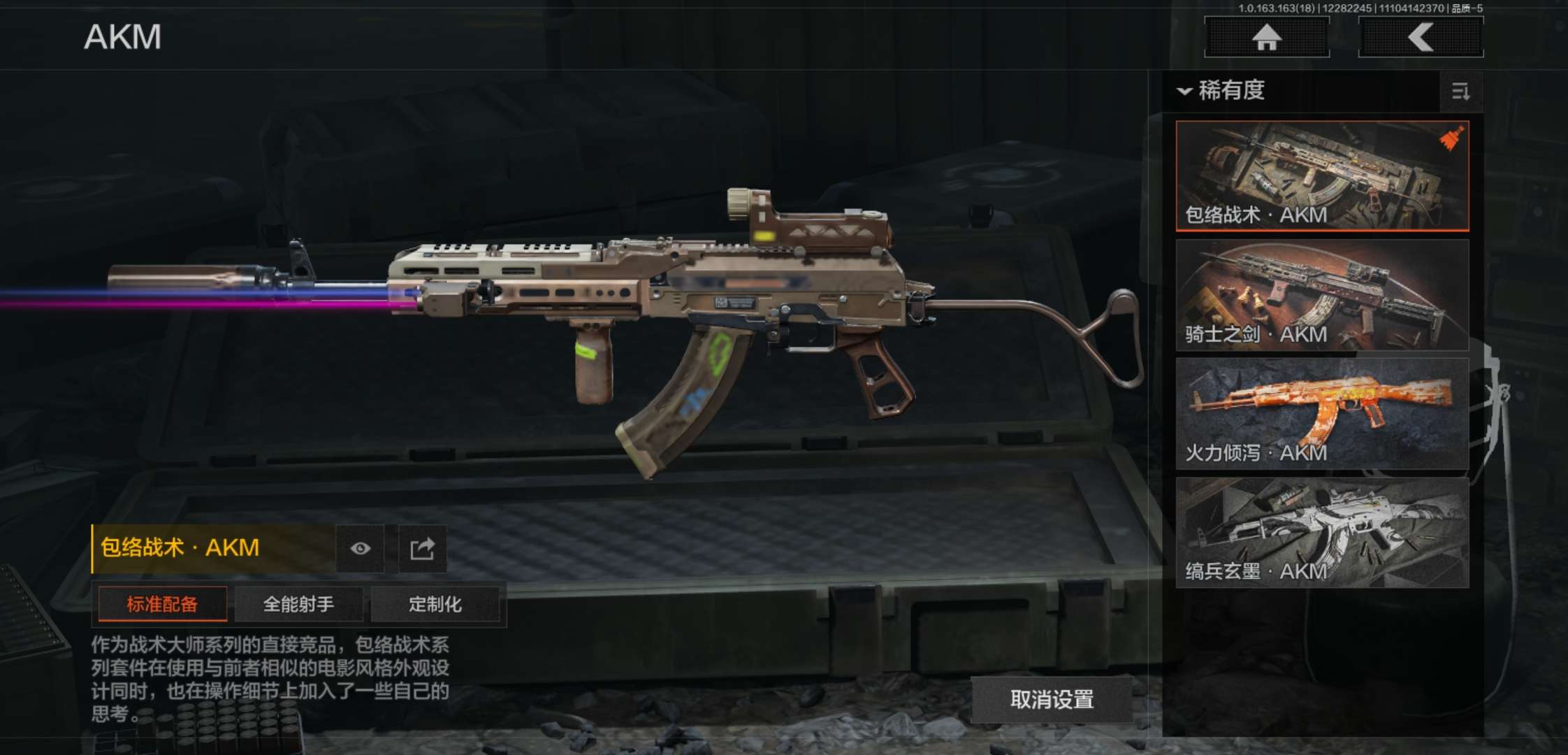
Task: Toggle the sort order icon
Action: pyautogui.click(x=1460, y=92)
